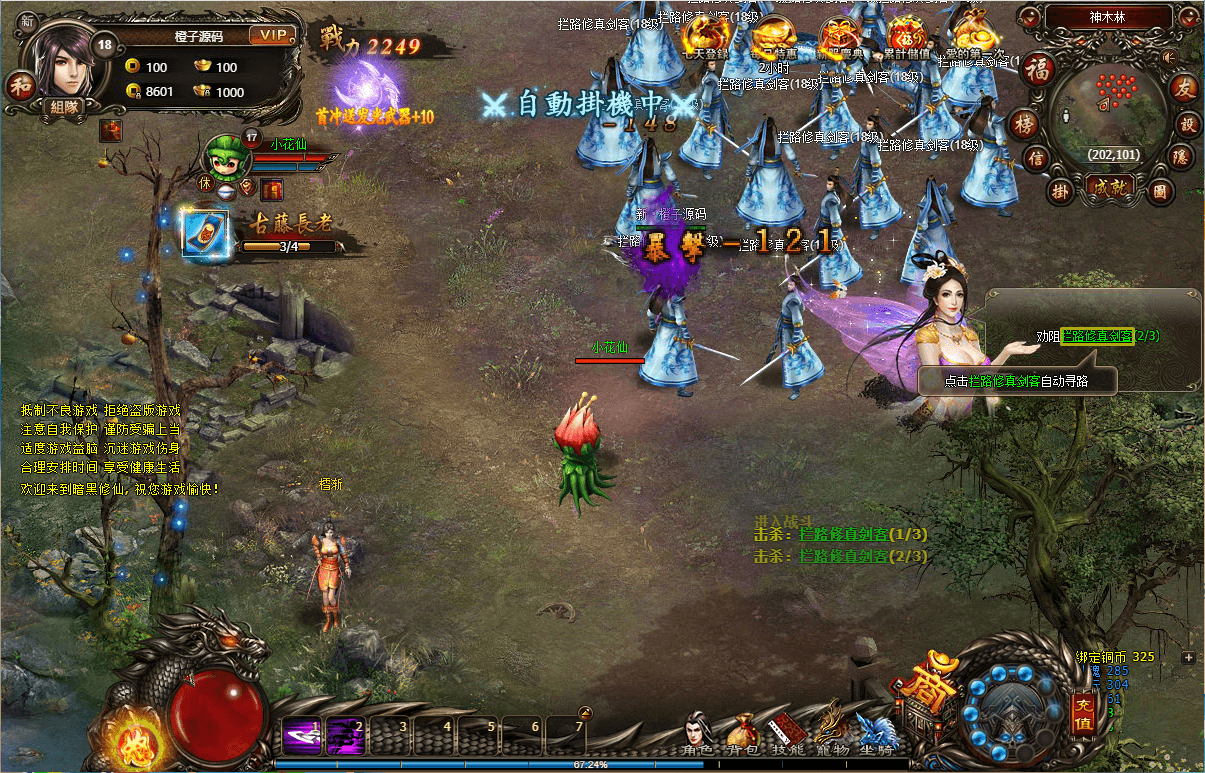This screenshot has width=1205, height=773.
Task: Open the 成就 achievements button
Action: pyautogui.click(x=1109, y=188)
